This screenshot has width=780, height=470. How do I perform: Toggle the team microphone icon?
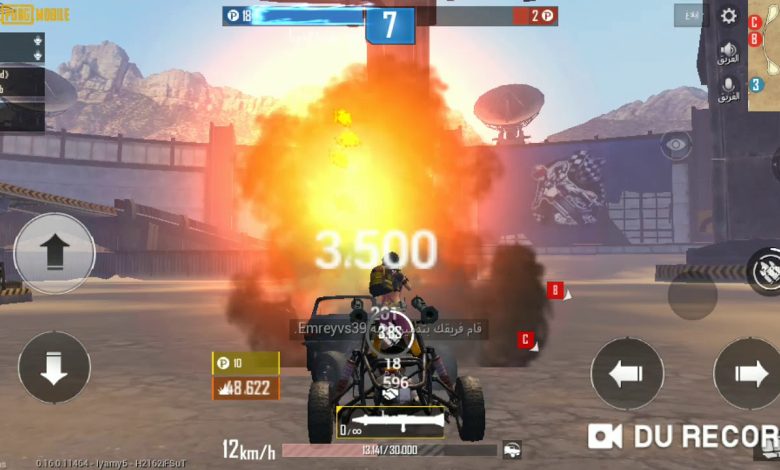click(729, 89)
